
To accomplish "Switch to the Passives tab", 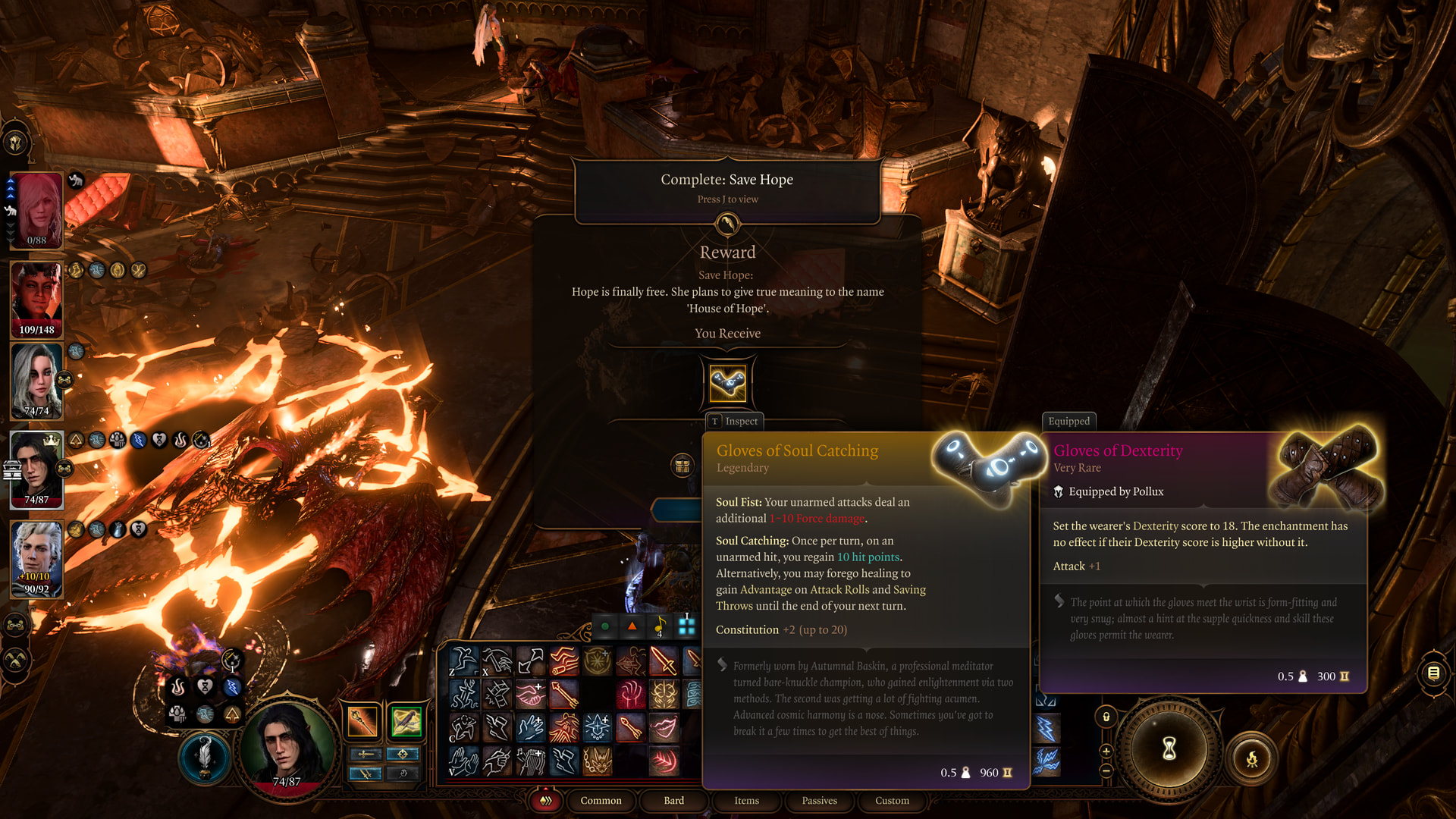I will click(819, 801).
